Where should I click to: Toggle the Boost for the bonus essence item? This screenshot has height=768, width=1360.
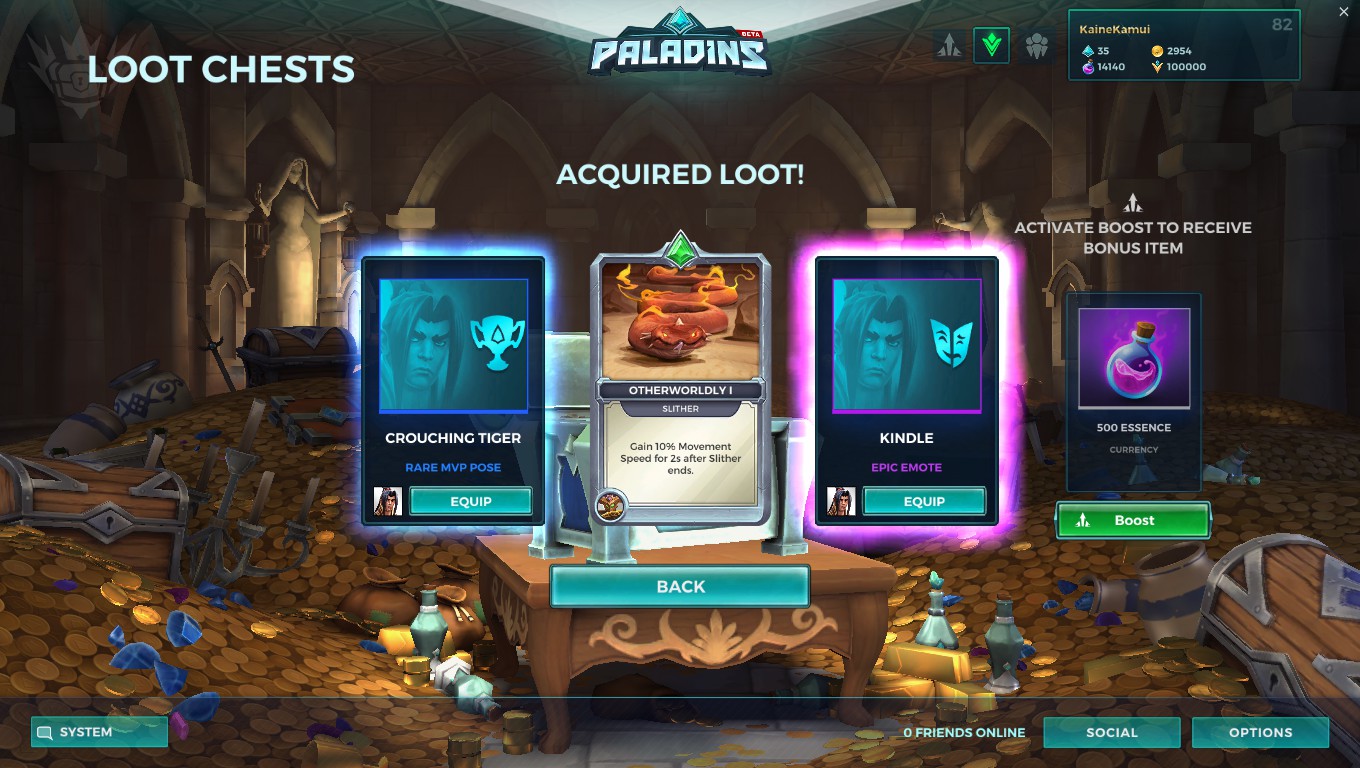point(1133,520)
